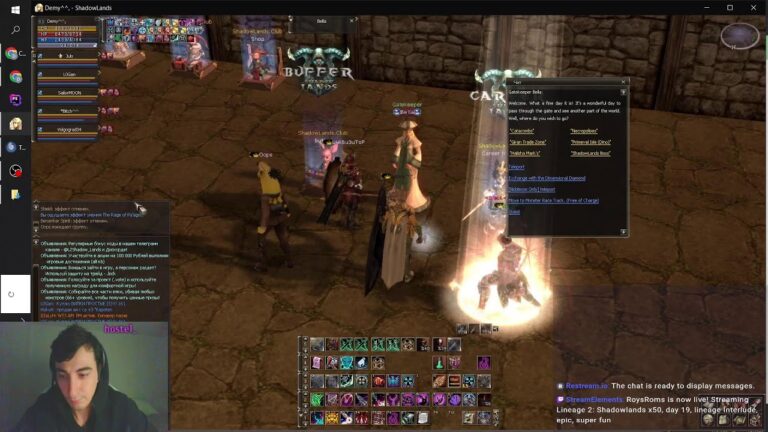Screen dimensions: 768x432
Task: Select party member SailorMOON in party list
Action: (x=69, y=93)
